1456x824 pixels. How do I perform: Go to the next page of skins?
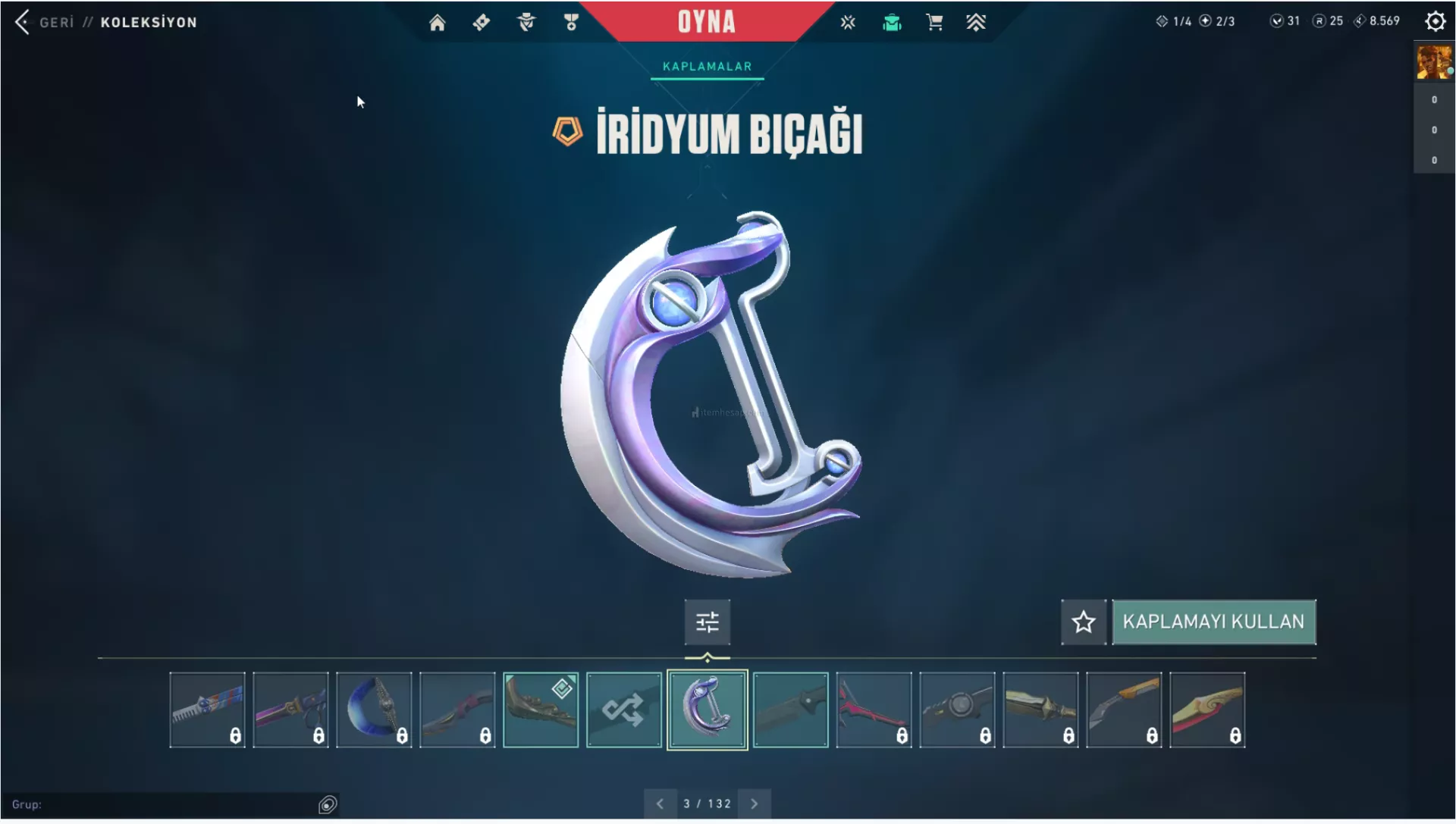[754, 804]
